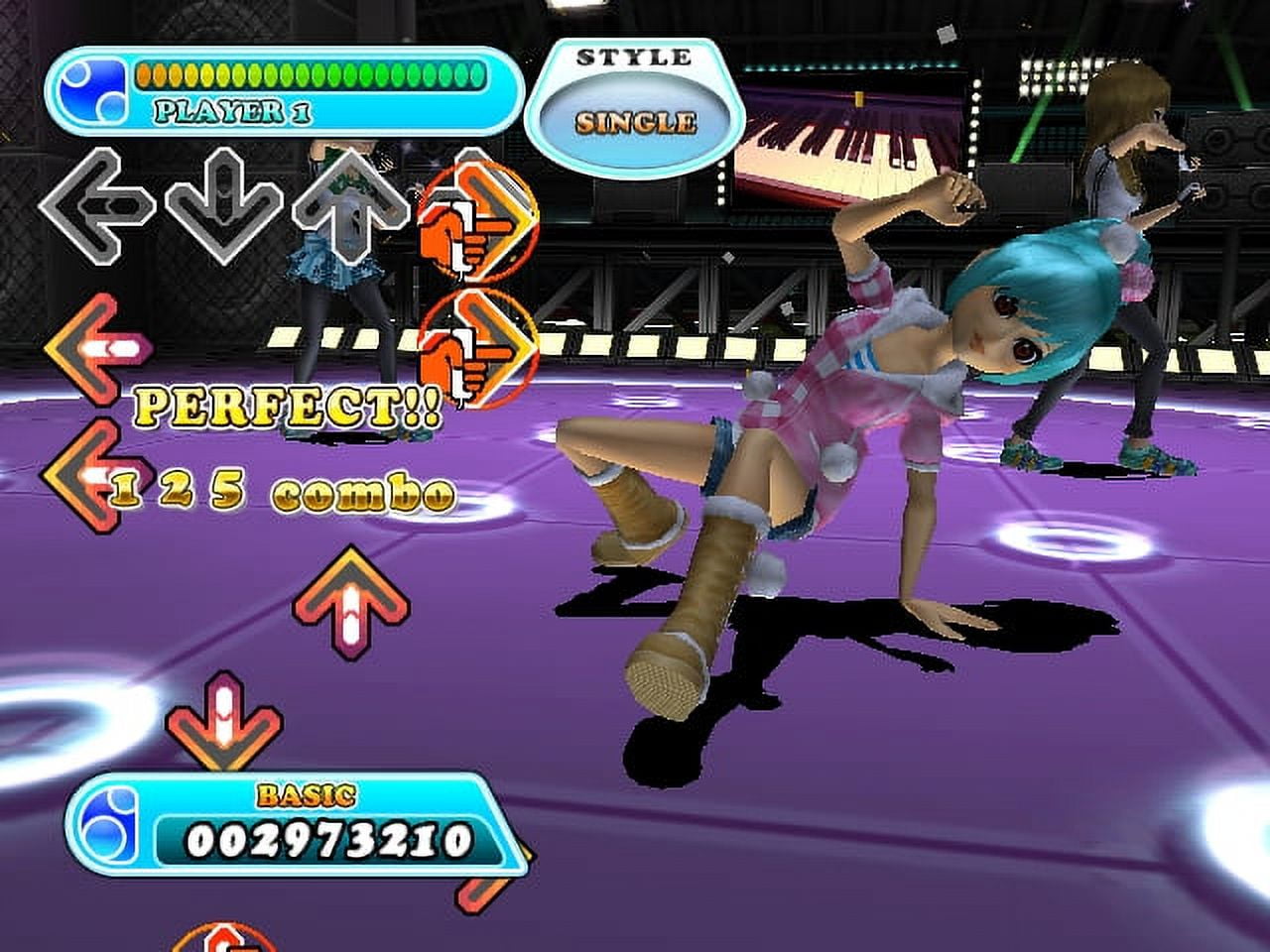The width and height of the screenshot is (1270, 952).
Task: Tap the rising colored down arrow note
Action: (x=224, y=724)
